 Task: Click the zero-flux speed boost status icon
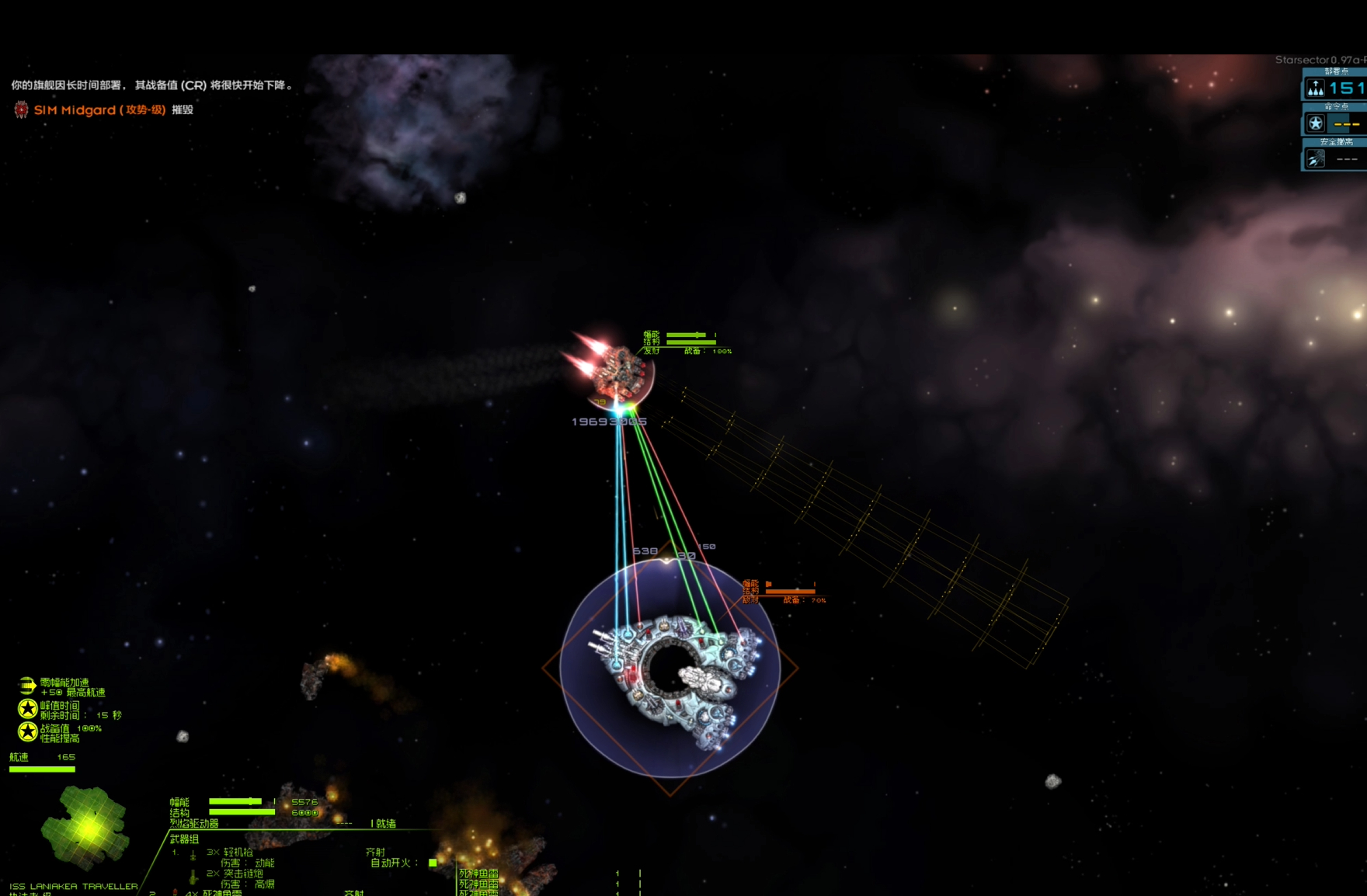click(x=27, y=686)
